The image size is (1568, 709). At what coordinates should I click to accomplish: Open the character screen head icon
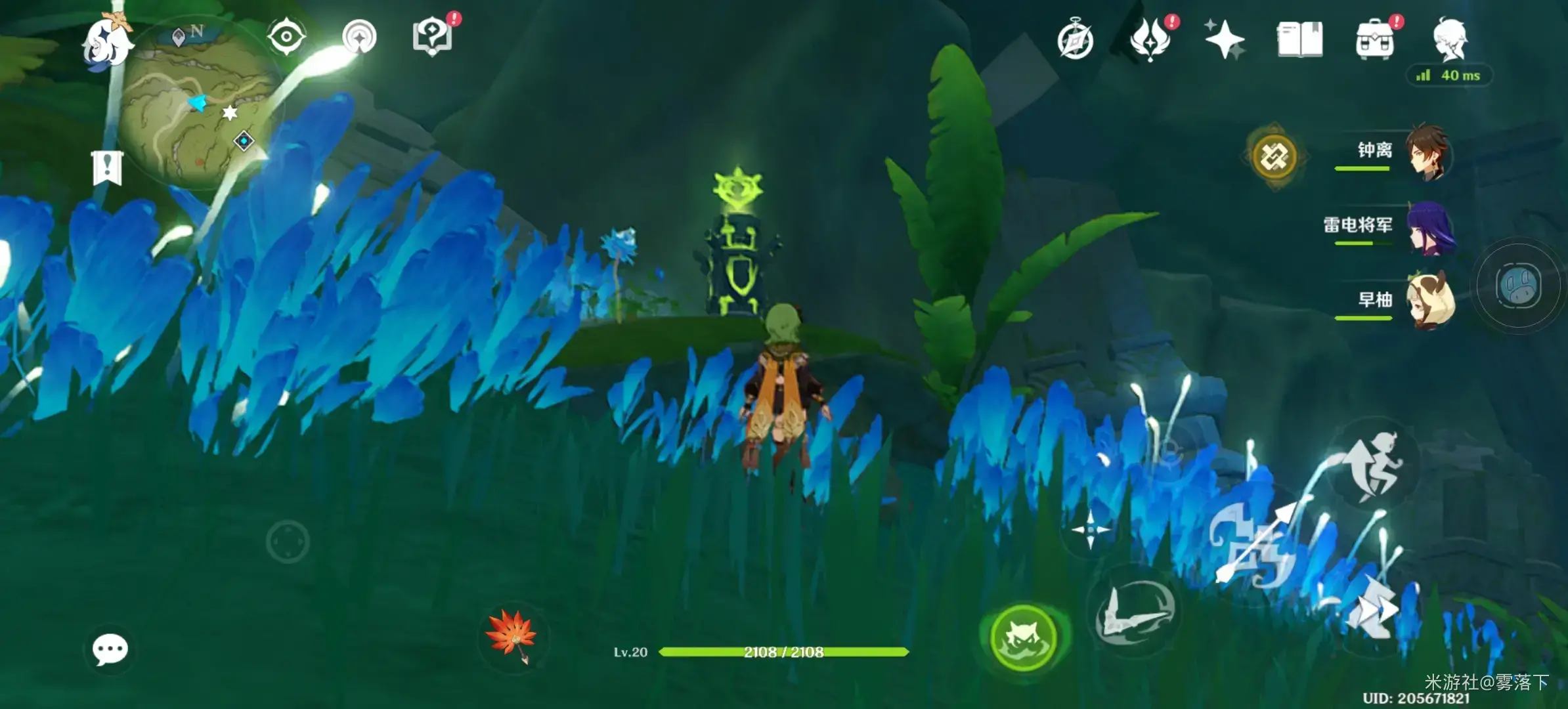[x=1450, y=39]
